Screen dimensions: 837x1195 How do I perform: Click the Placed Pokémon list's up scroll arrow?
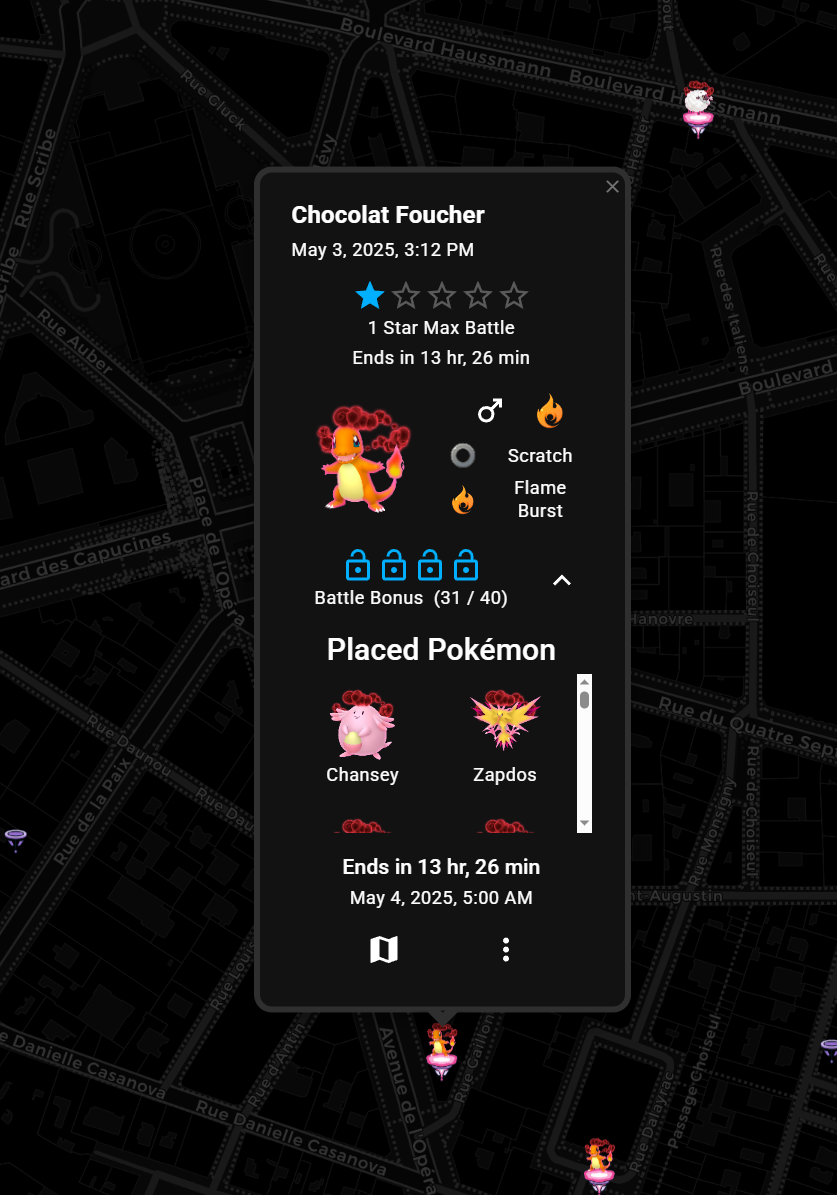(x=585, y=682)
